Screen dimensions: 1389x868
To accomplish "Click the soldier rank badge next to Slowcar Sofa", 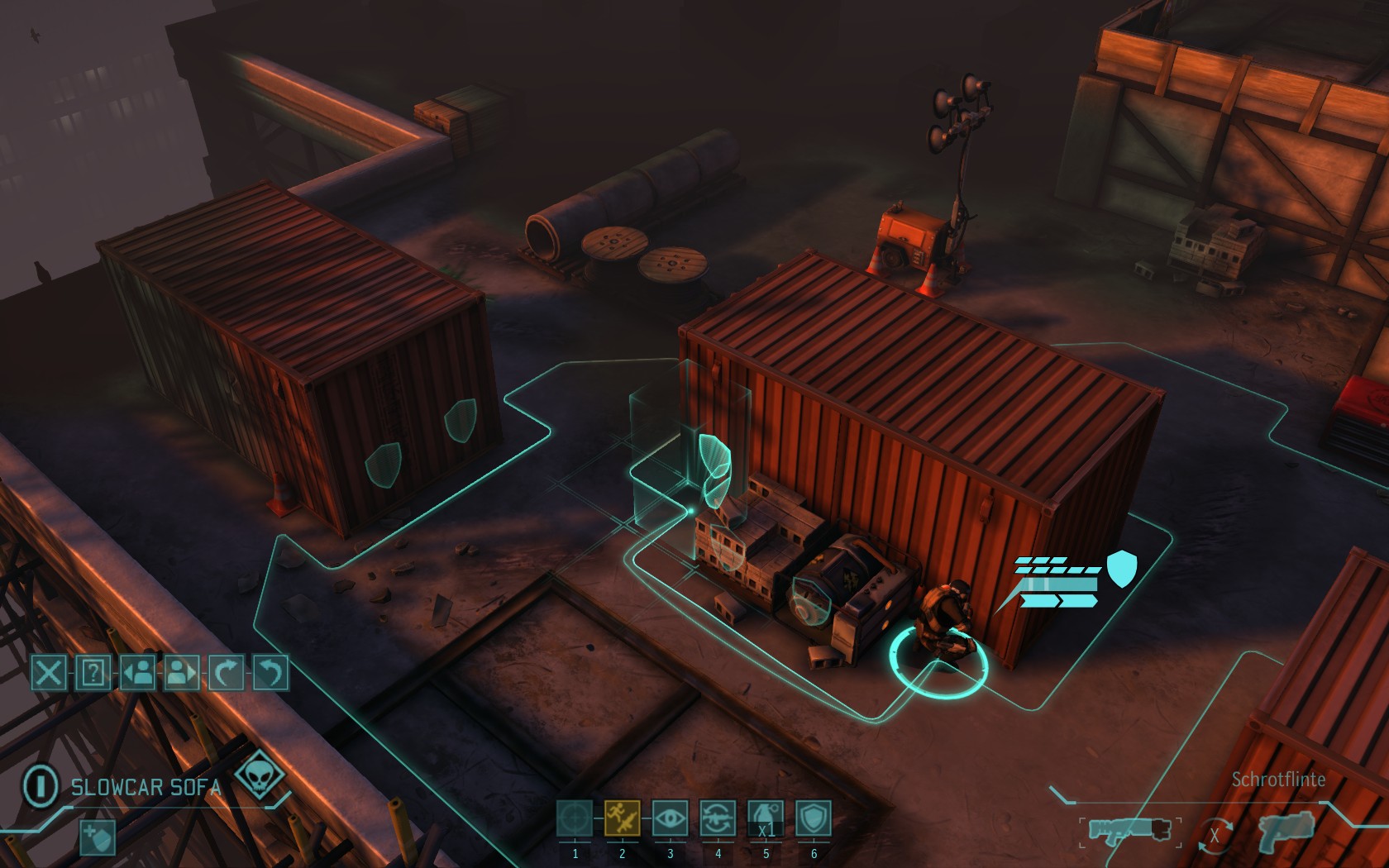I will pyautogui.click(x=40, y=785).
